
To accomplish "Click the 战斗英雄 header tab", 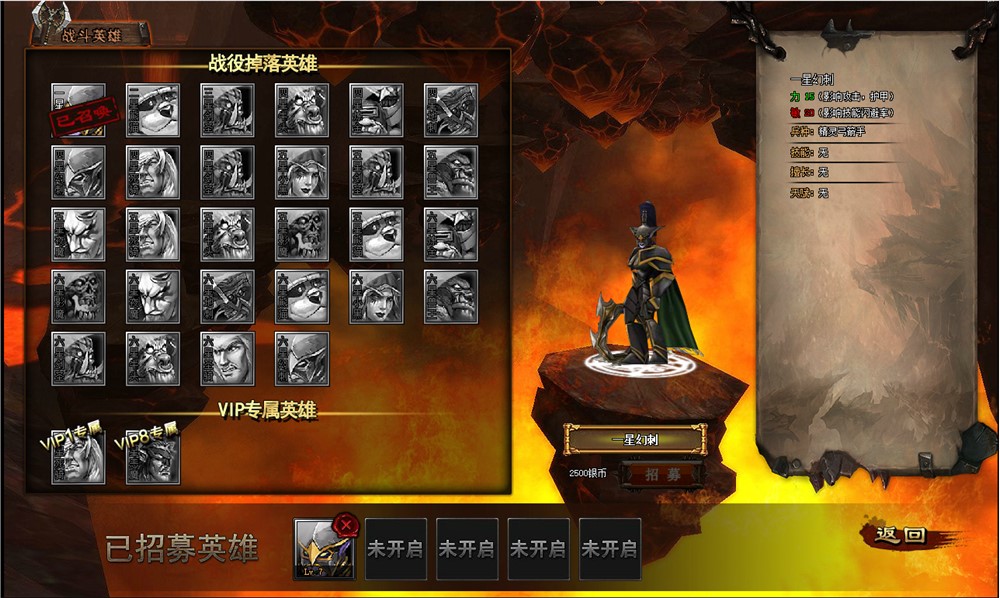I will [x=92, y=34].
